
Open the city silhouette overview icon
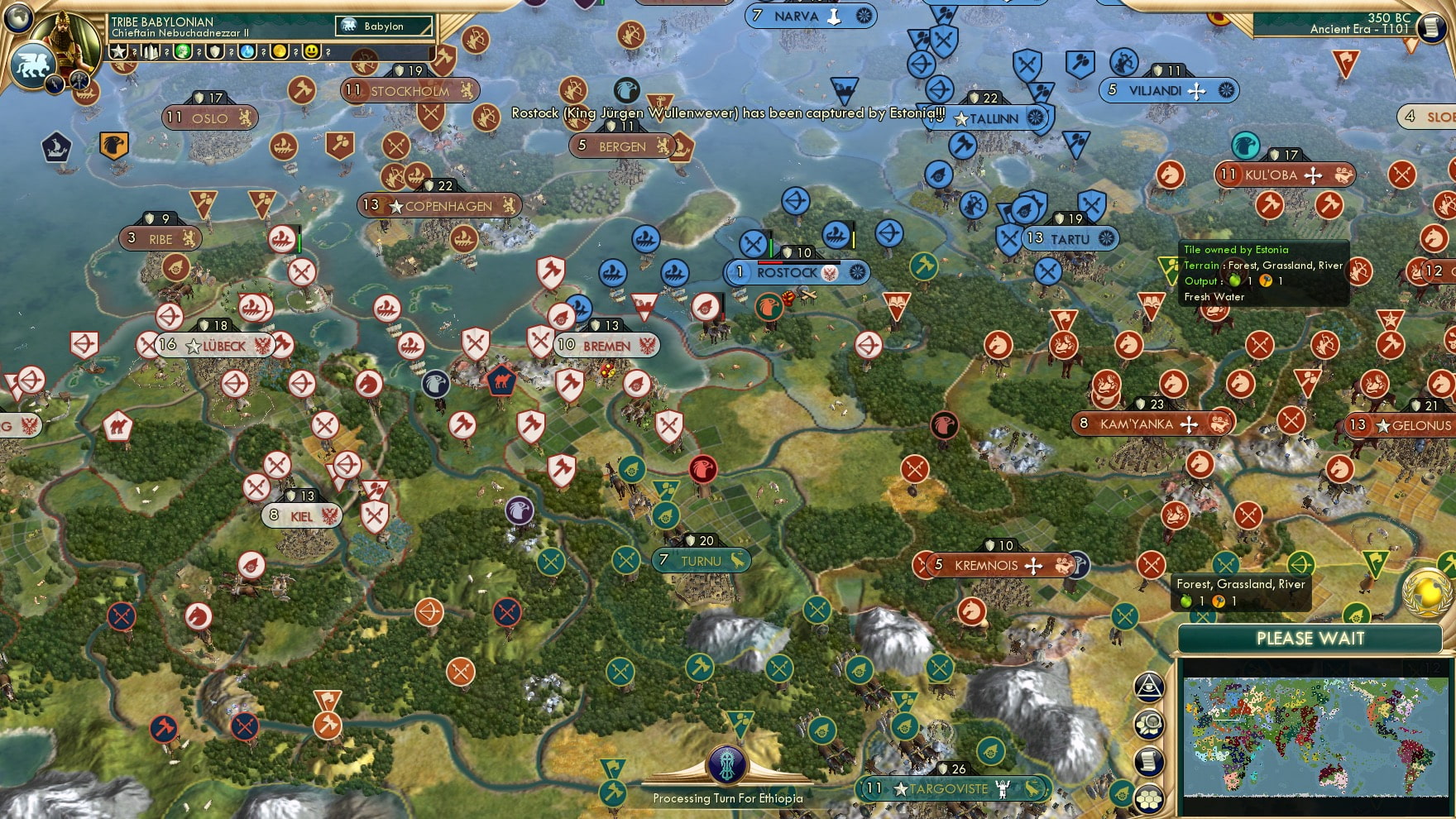tap(151, 52)
